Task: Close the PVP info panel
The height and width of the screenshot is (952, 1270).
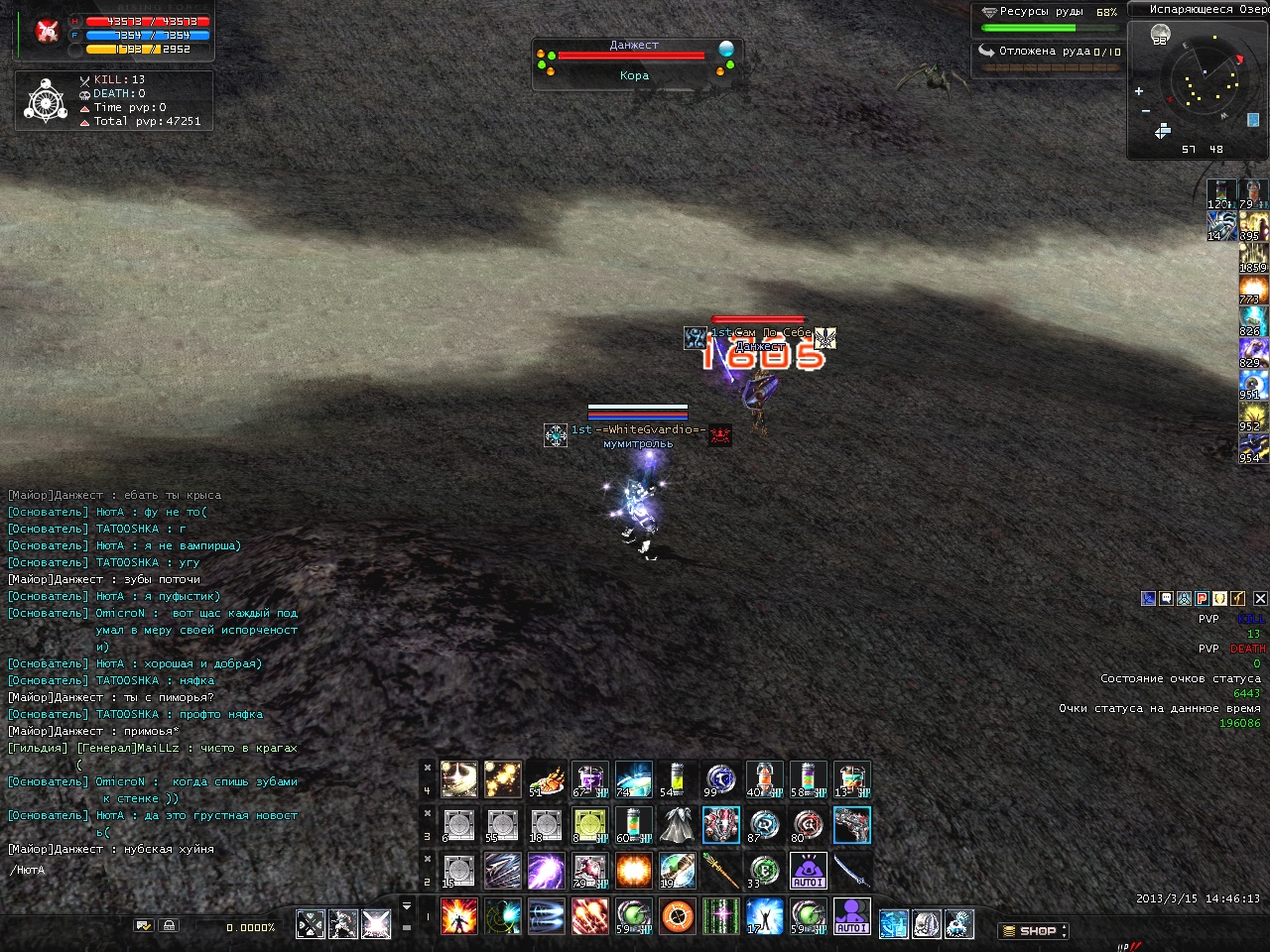Action: [1260, 598]
